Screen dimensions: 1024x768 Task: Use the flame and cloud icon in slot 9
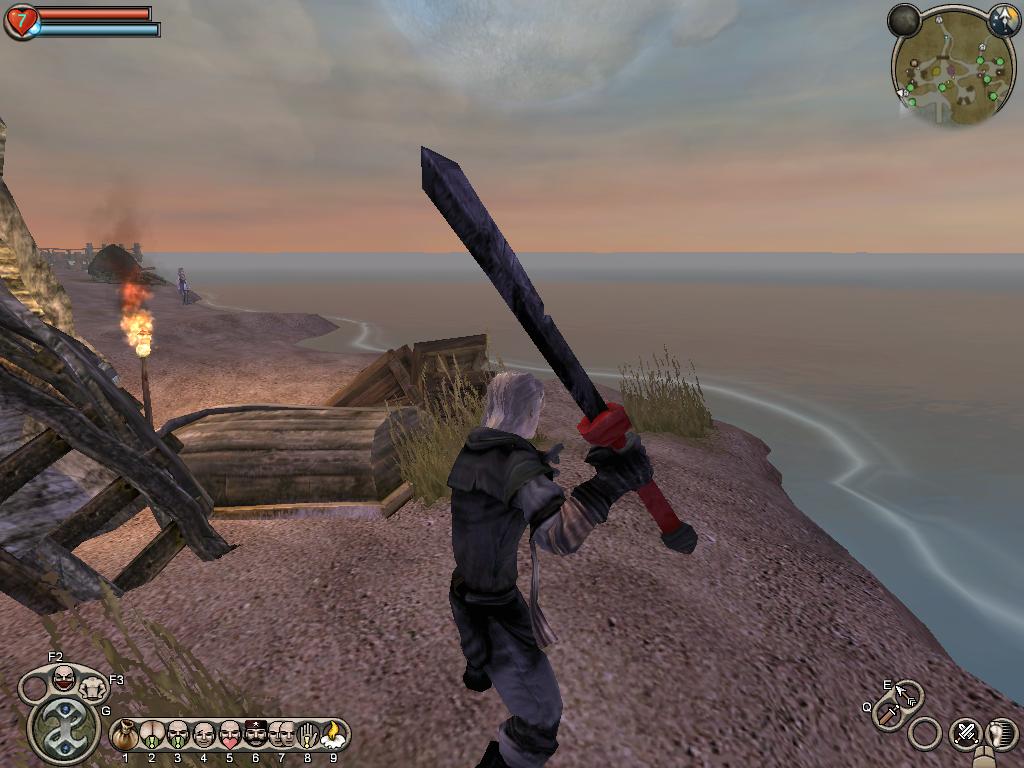(x=333, y=736)
